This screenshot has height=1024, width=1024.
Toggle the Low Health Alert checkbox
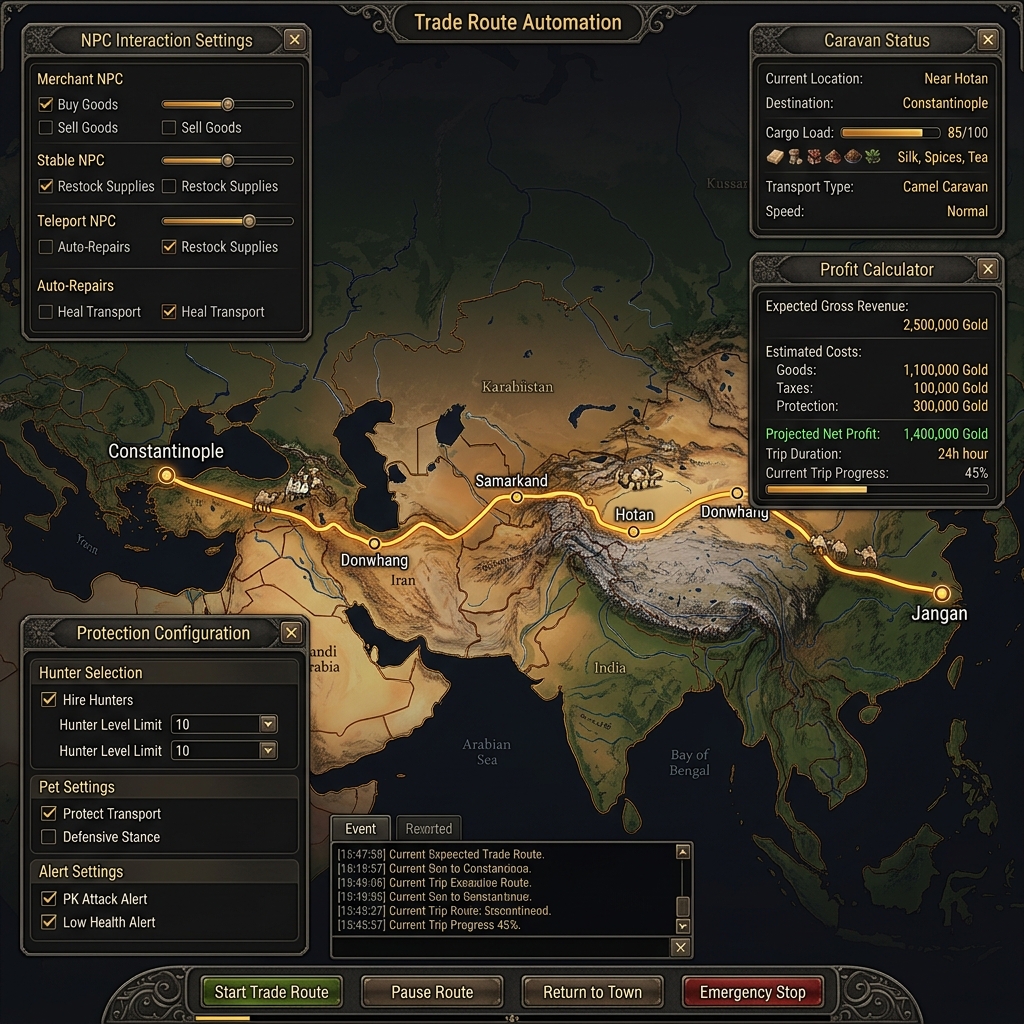tap(48, 922)
